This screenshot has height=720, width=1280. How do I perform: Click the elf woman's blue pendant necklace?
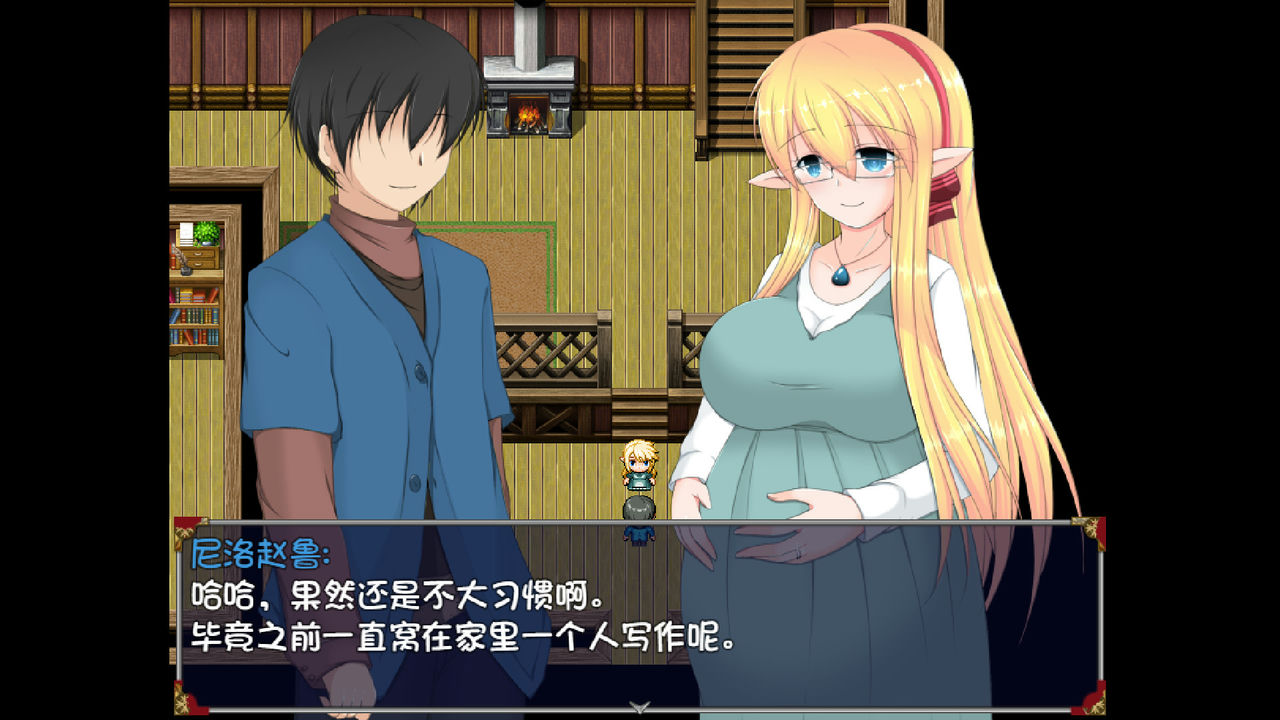(x=841, y=277)
